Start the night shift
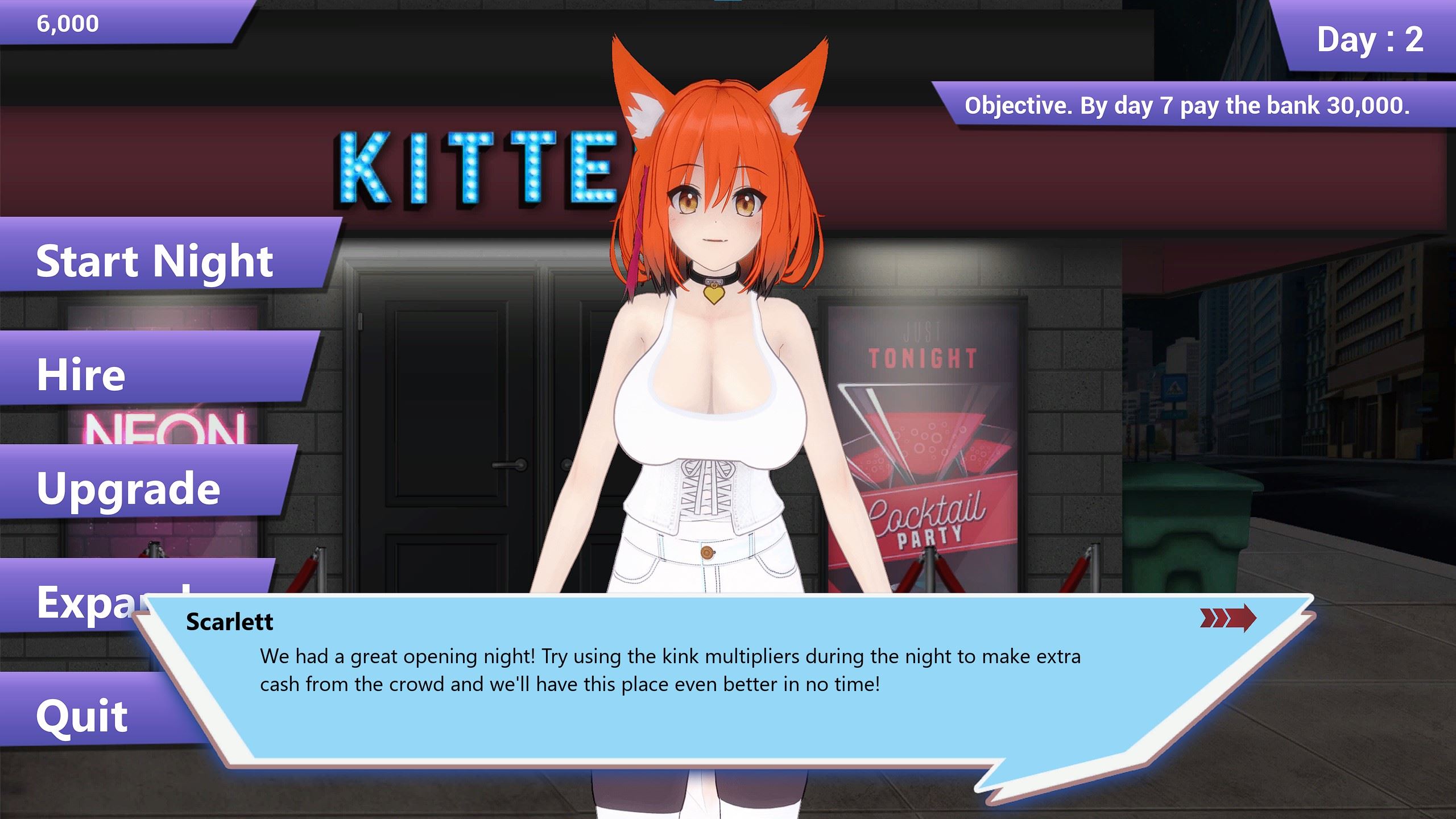The height and width of the screenshot is (819, 1456). point(155,260)
